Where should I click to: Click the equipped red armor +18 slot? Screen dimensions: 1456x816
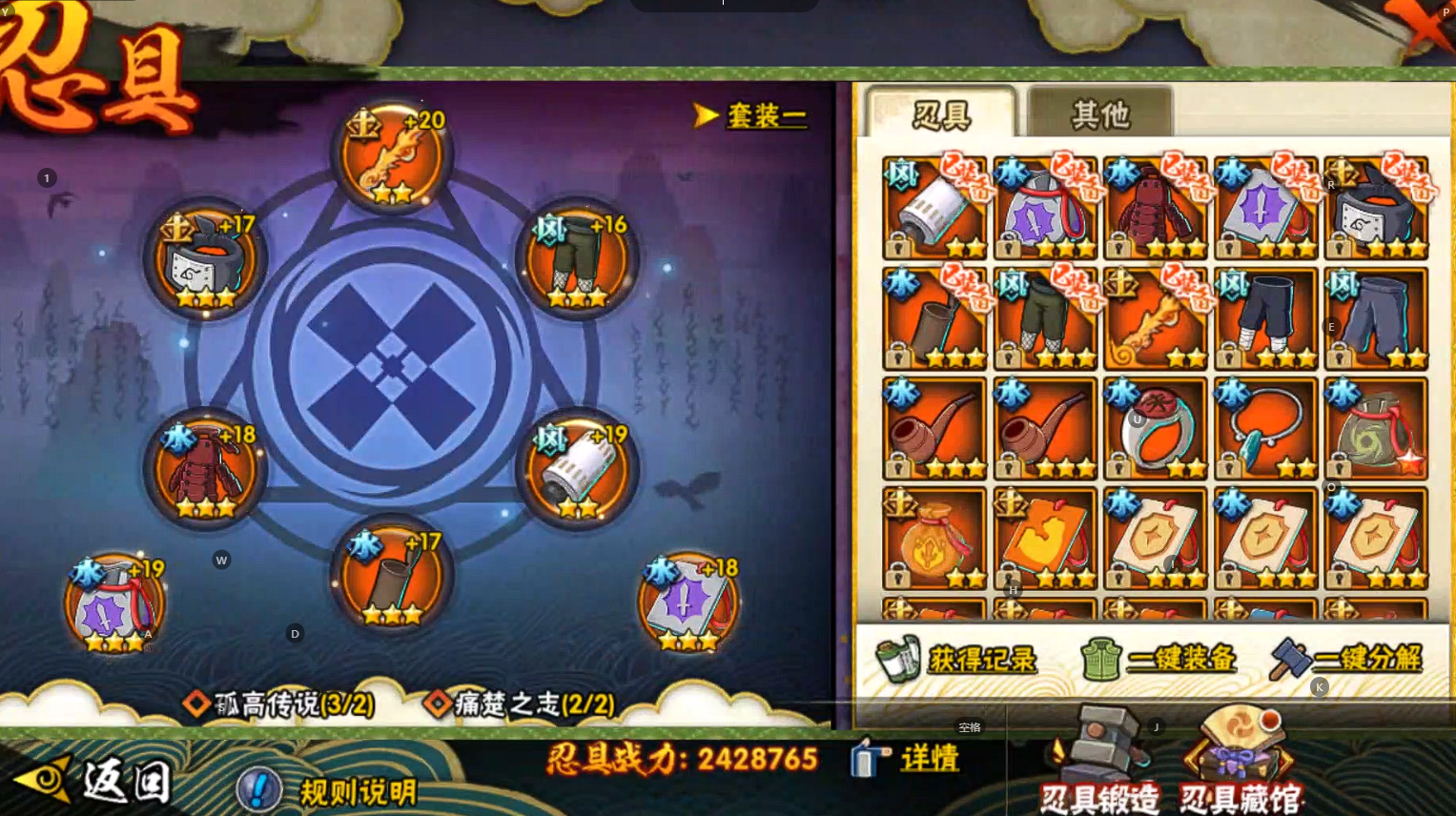click(x=205, y=469)
